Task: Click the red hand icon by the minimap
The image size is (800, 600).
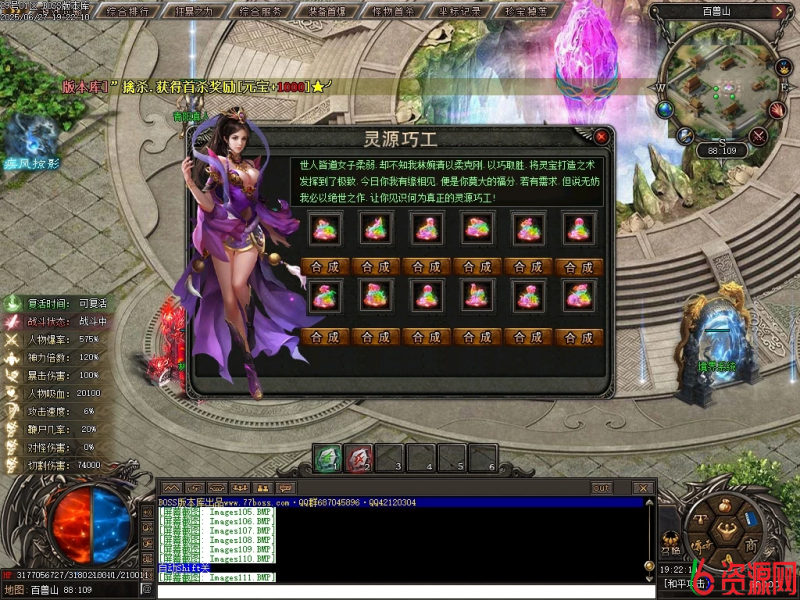Action: point(778,107)
